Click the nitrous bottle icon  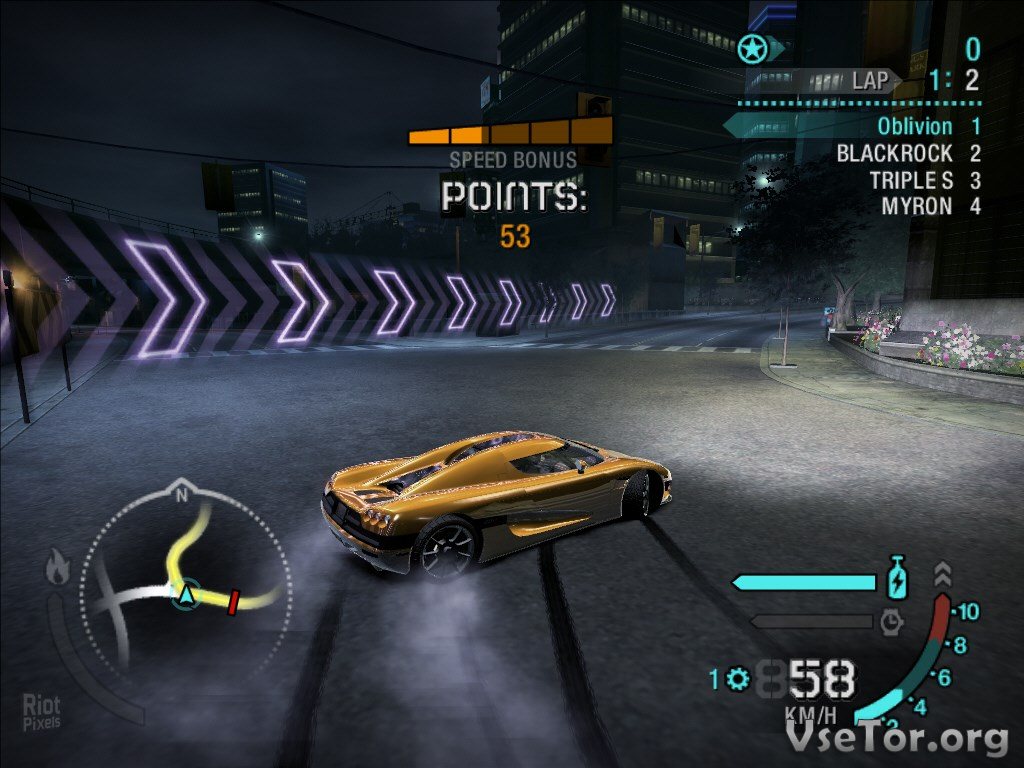click(896, 580)
